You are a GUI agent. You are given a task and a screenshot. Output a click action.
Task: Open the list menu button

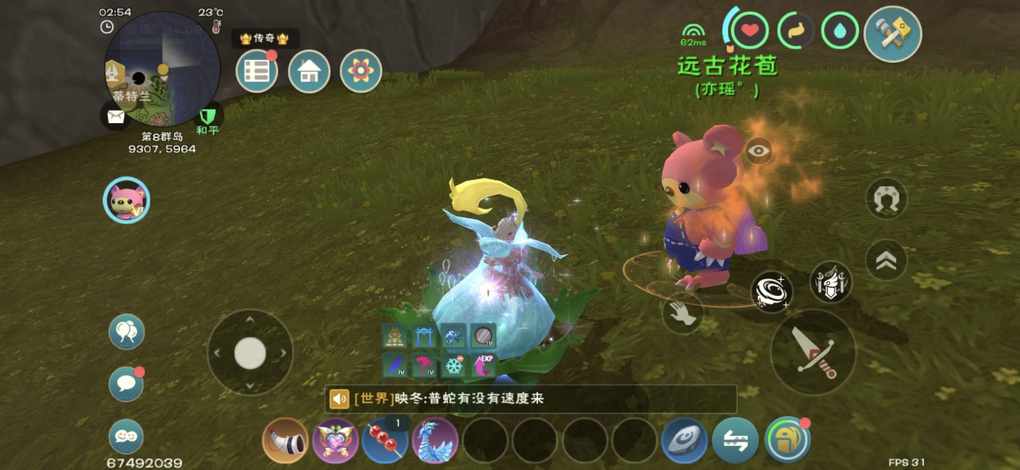tap(257, 71)
